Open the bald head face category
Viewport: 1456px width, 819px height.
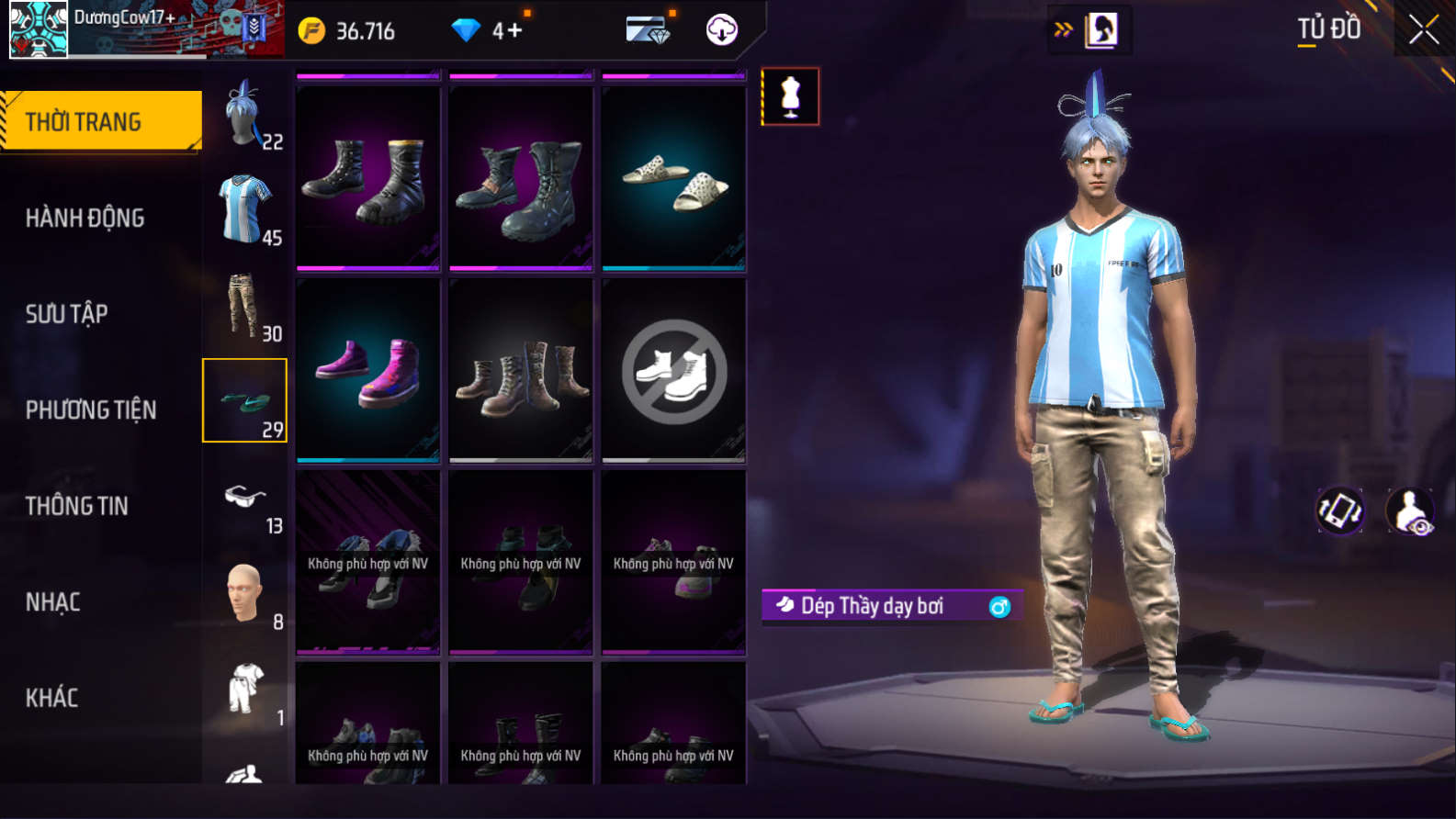tap(245, 595)
